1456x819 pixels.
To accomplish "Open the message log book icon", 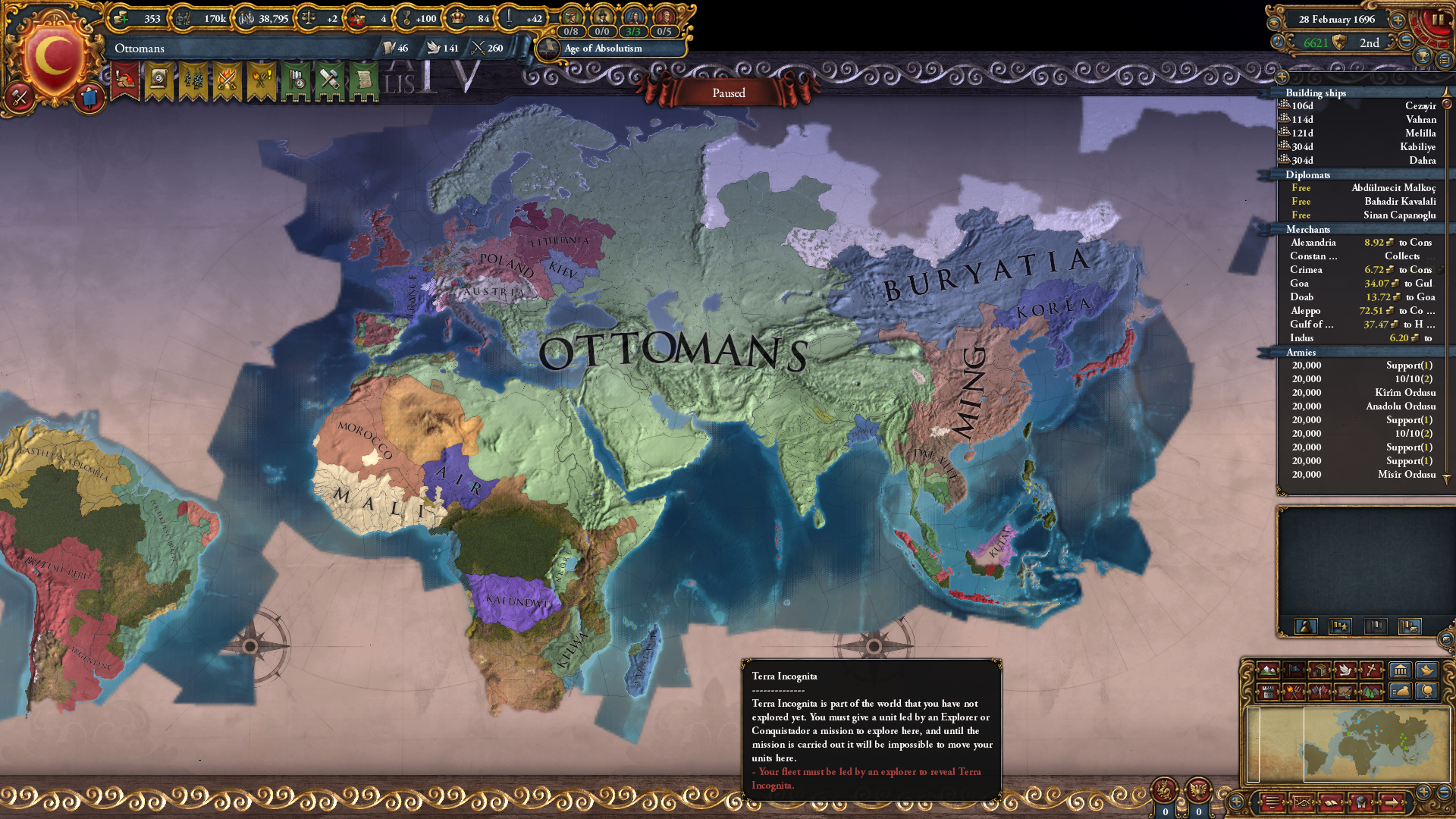I will tap(1331, 802).
